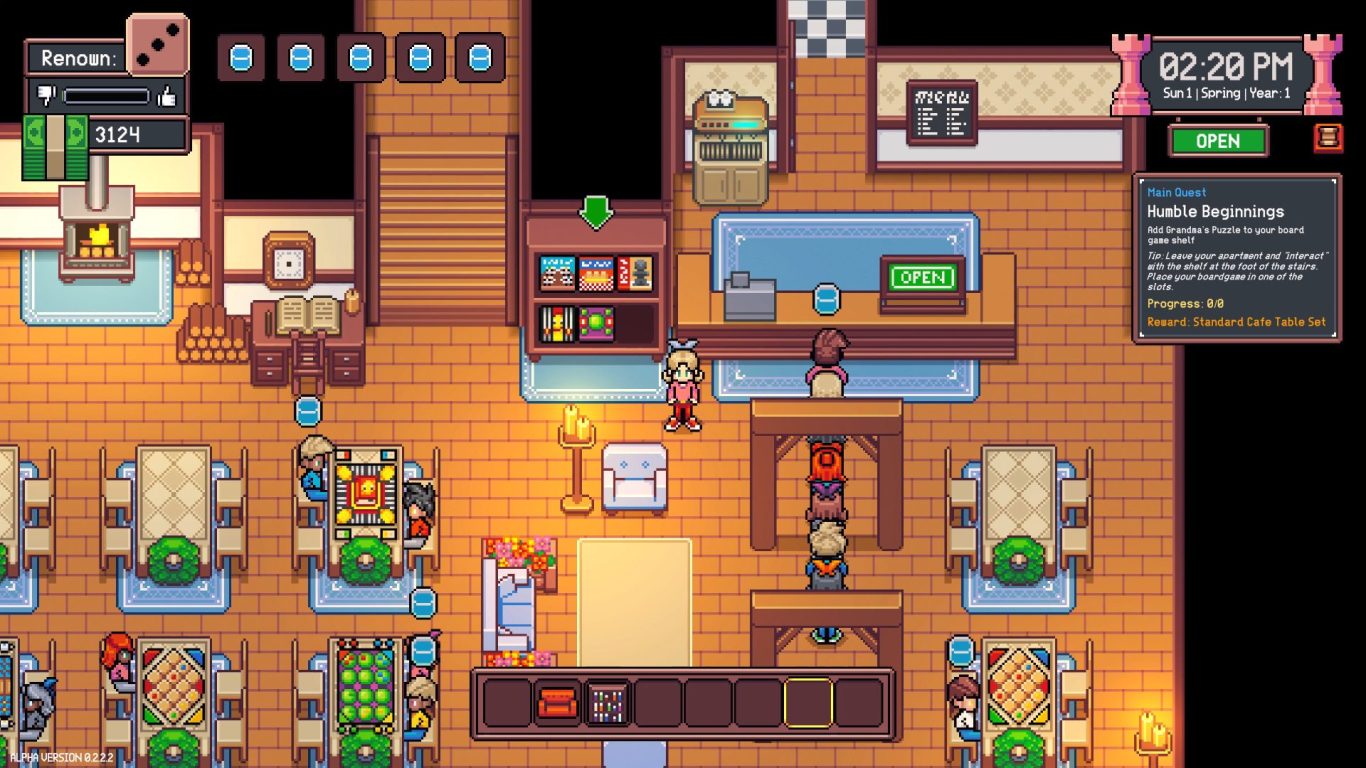Choose the board game shelf hotbar slot
Viewport: 1366px width, 768px height.
click(608, 703)
